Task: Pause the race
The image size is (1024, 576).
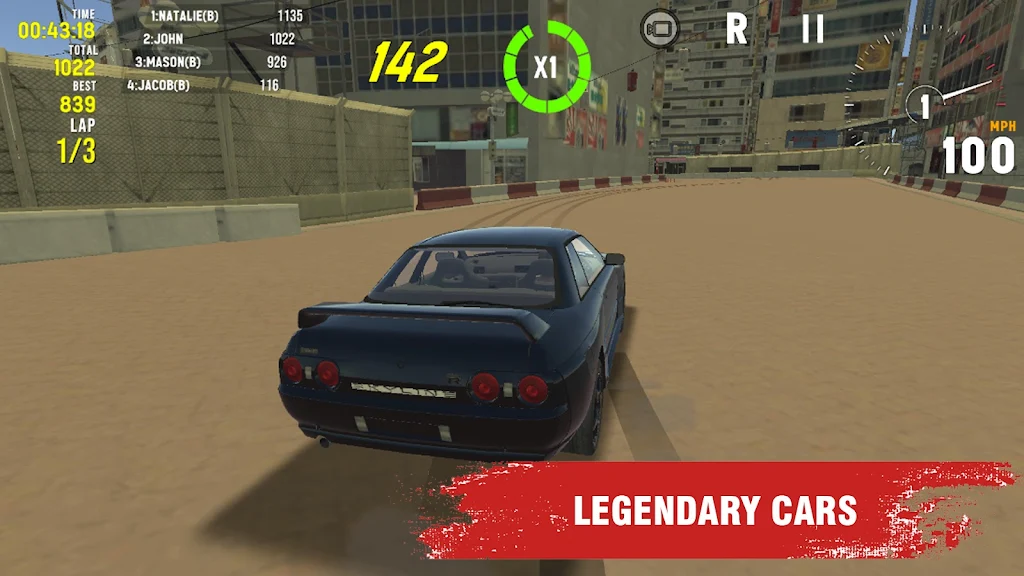Action: [x=812, y=28]
